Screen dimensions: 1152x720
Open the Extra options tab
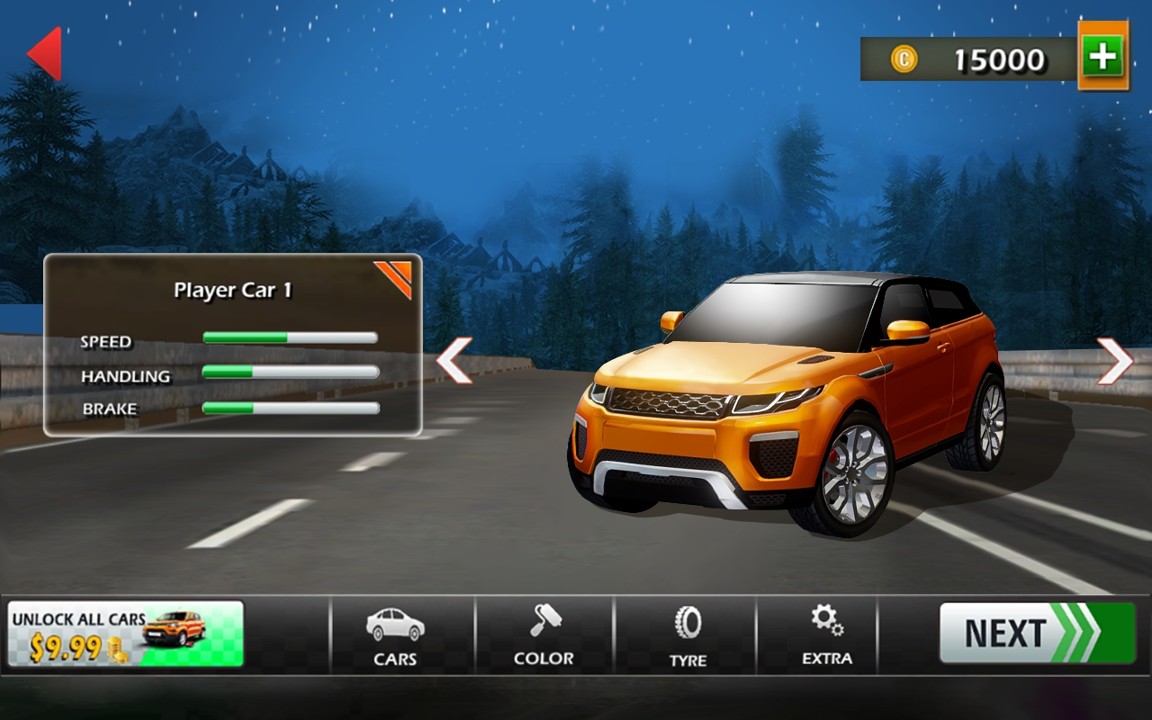827,636
